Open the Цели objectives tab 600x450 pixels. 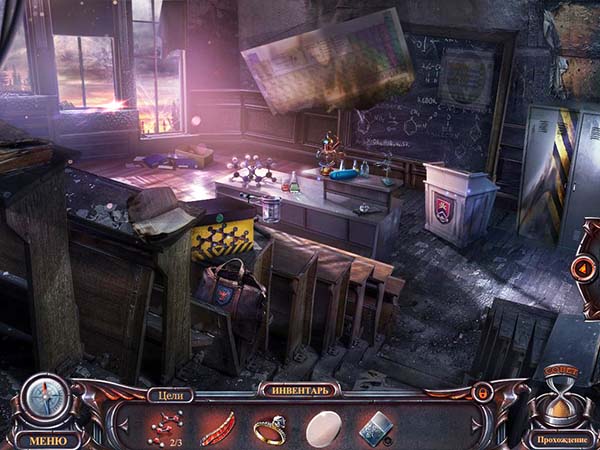pos(170,394)
